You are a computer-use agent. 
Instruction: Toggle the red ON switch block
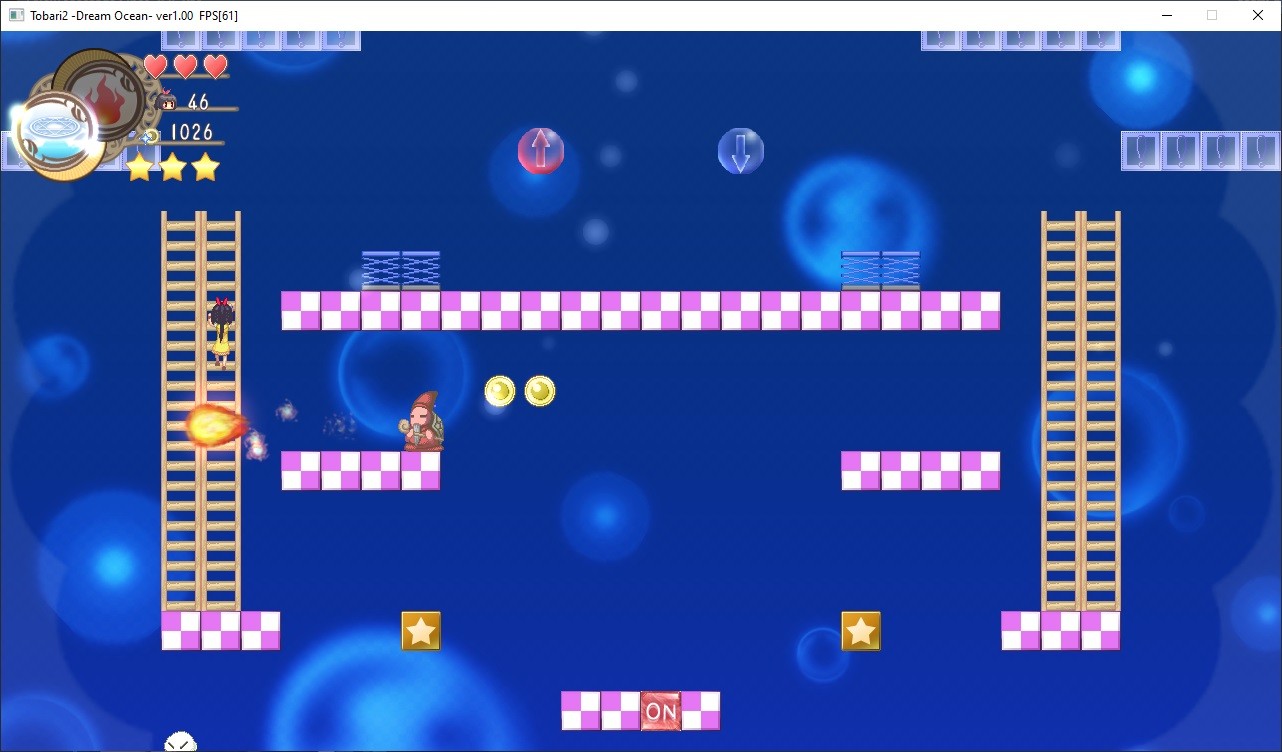[x=660, y=711]
